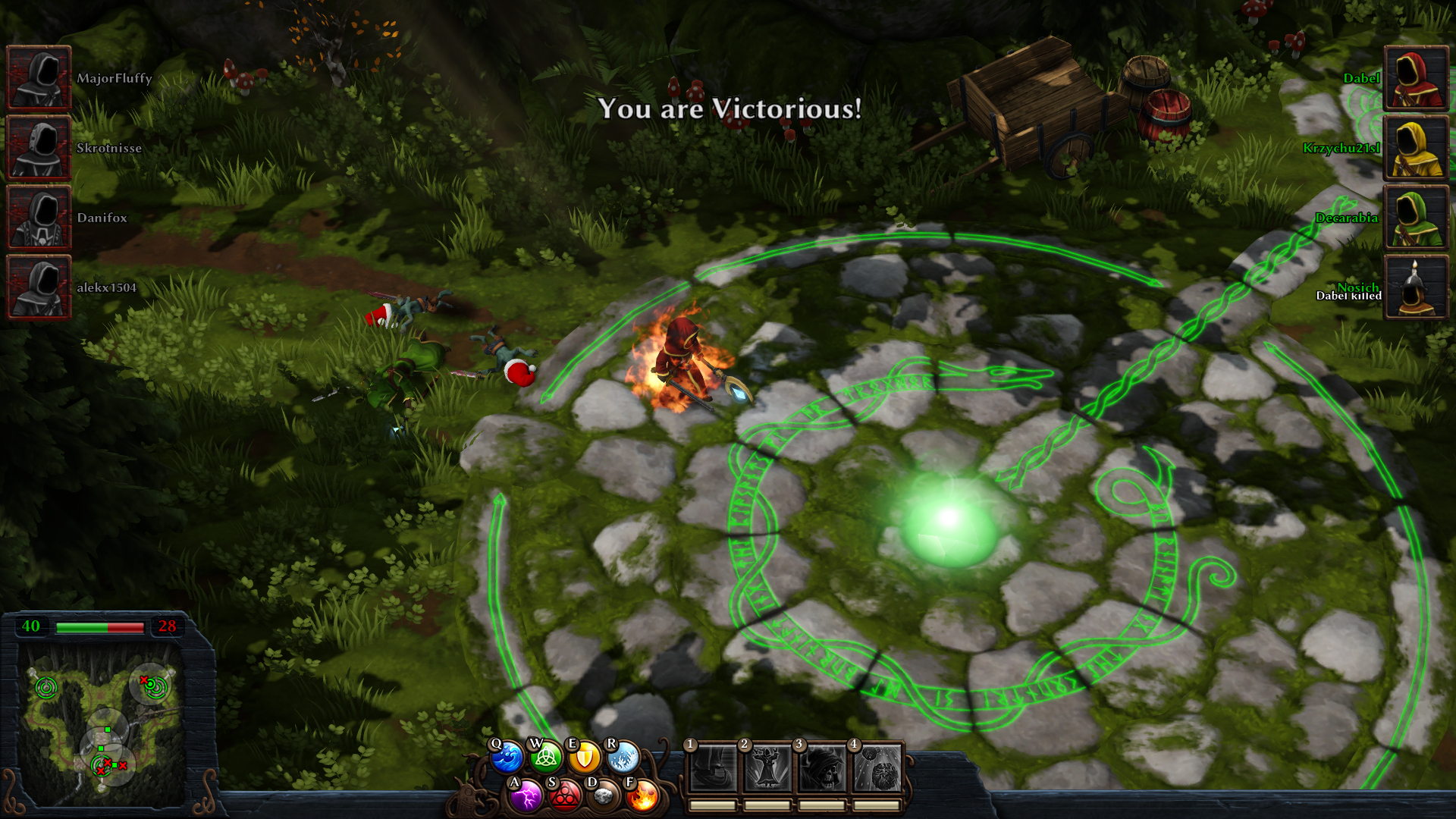The height and width of the screenshot is (819, 1456).
Task: Click Danifox's hooded portrait
Action: (x=39, y=218)
